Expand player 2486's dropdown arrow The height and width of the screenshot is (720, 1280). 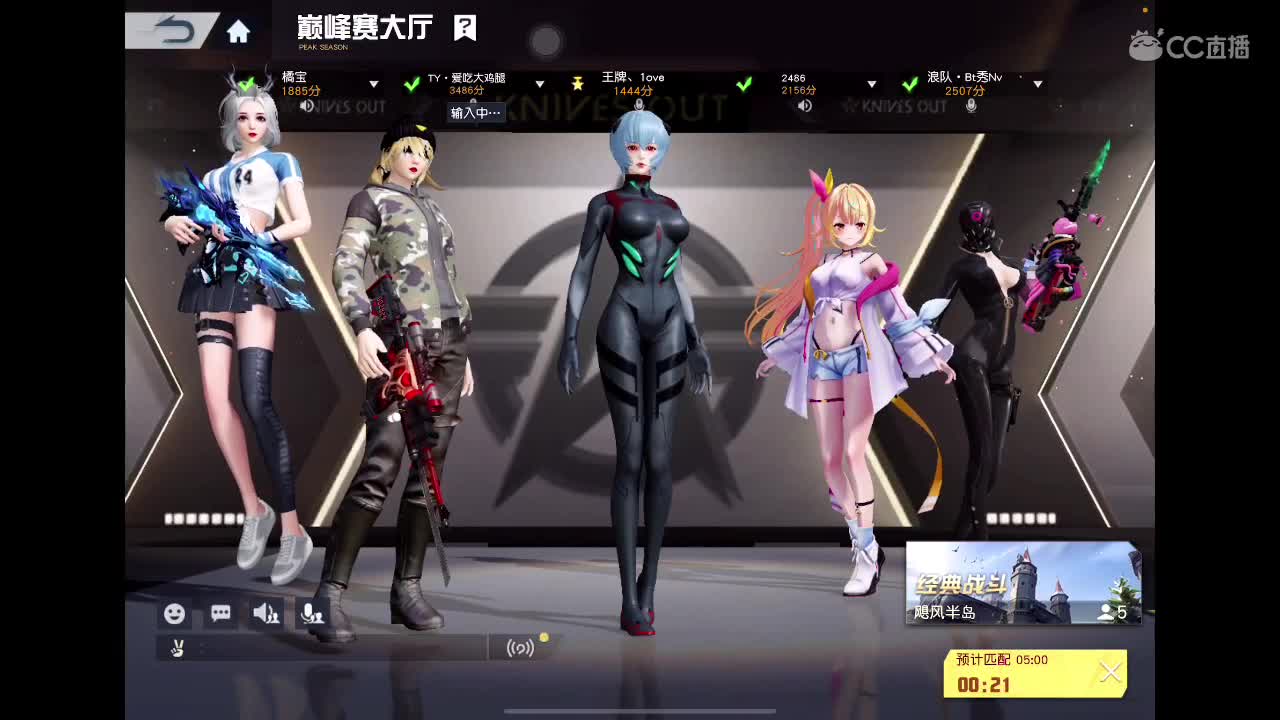(873, 85)
